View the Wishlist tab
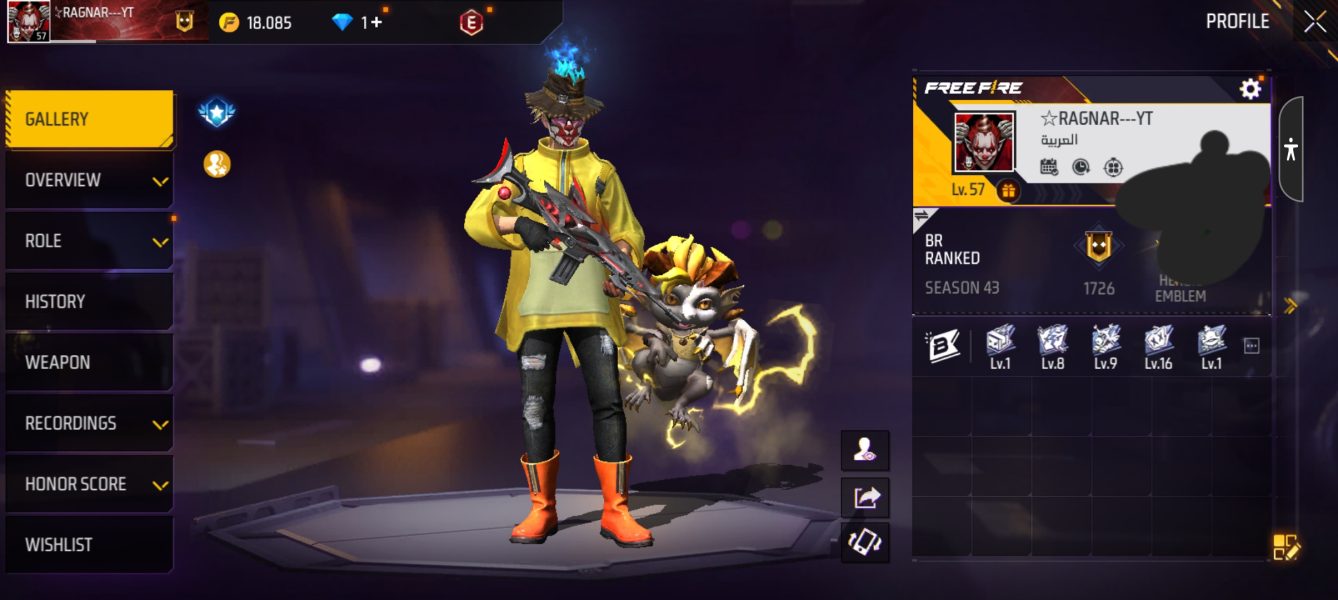1338x600 pixels. (89, 545)
